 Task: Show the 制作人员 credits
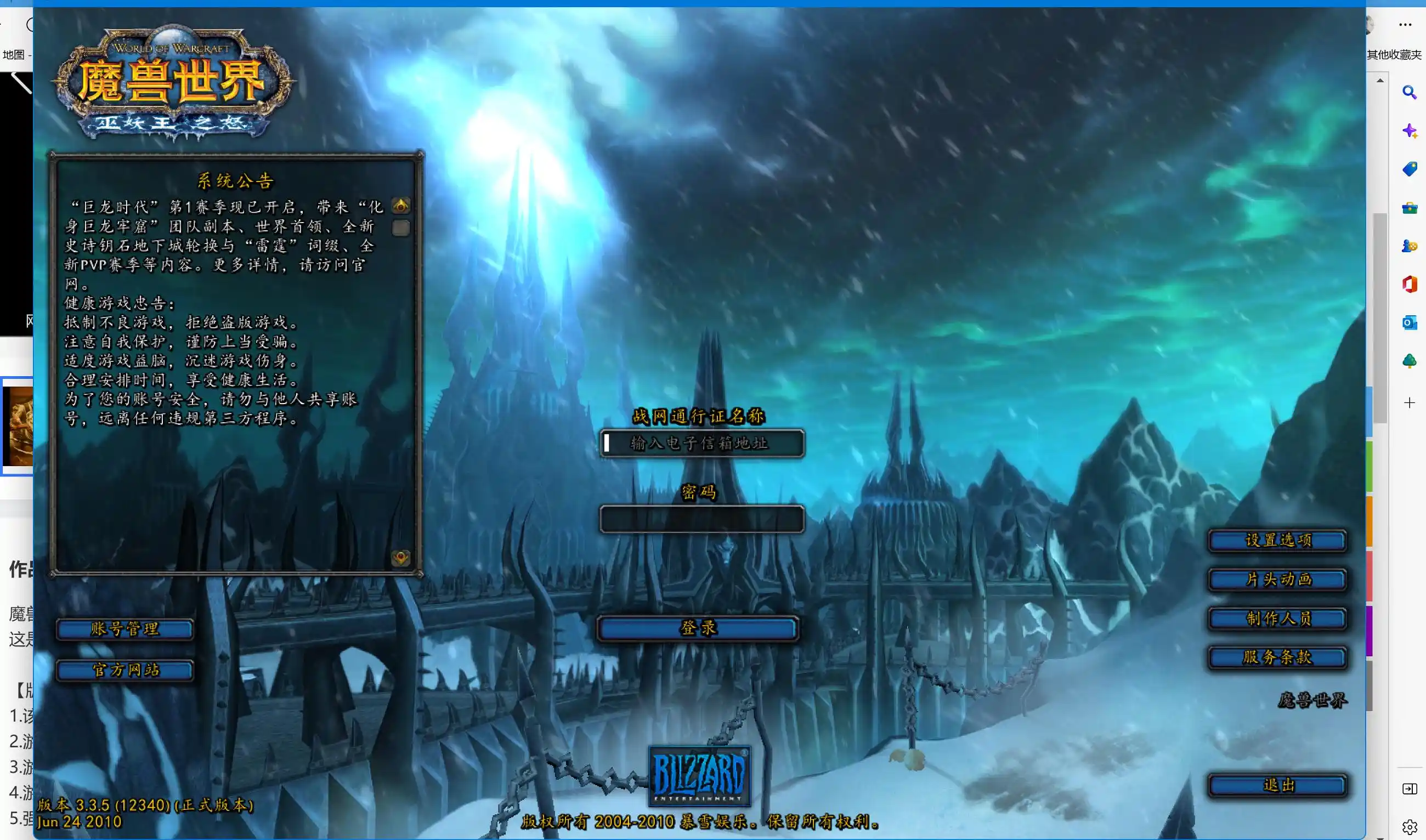pyautogui.click(x=1277, y=618)
